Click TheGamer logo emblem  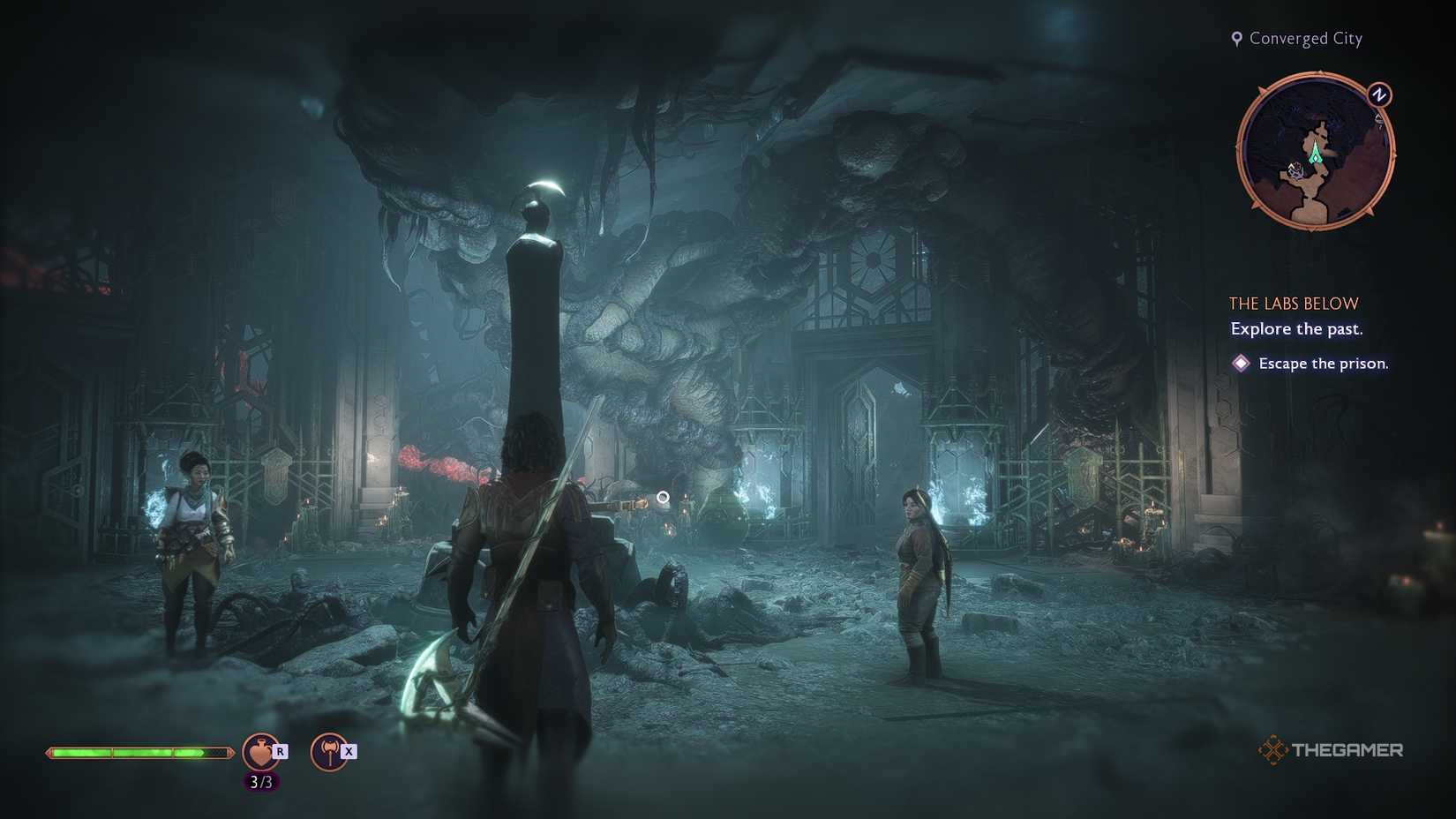point(1274,750)
